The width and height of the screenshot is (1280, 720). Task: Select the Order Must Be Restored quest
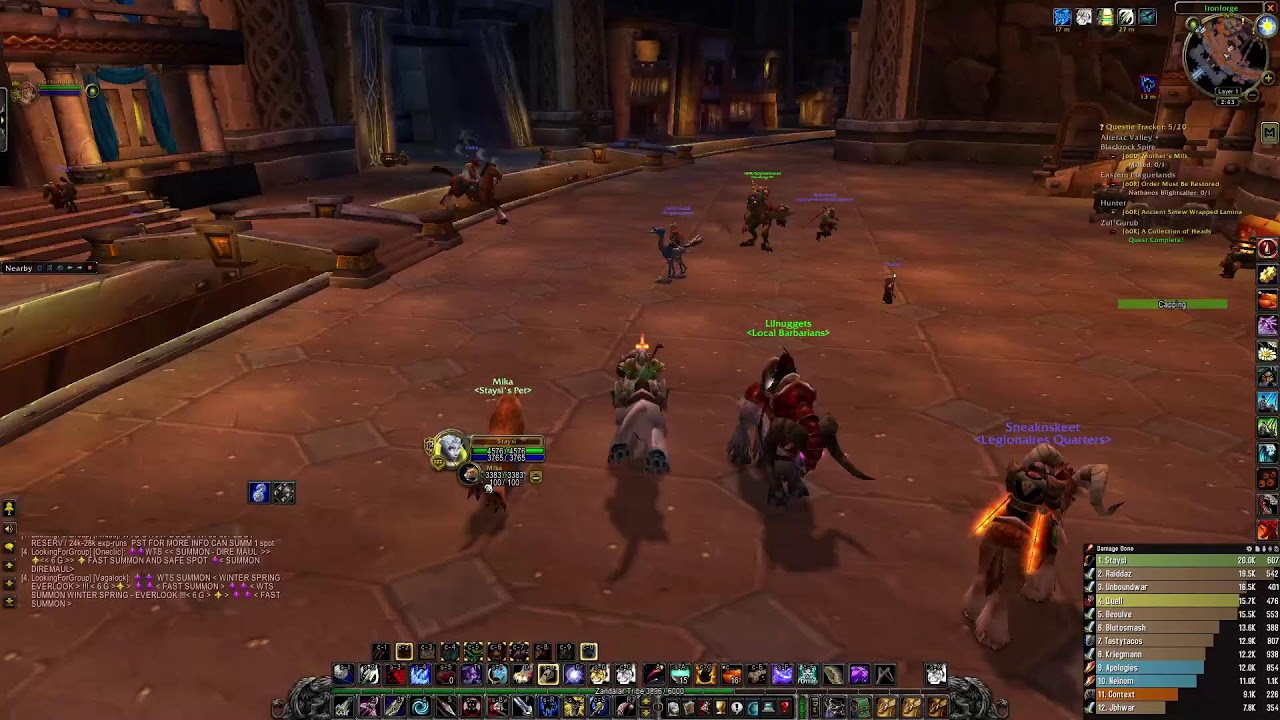[1170, 184]
